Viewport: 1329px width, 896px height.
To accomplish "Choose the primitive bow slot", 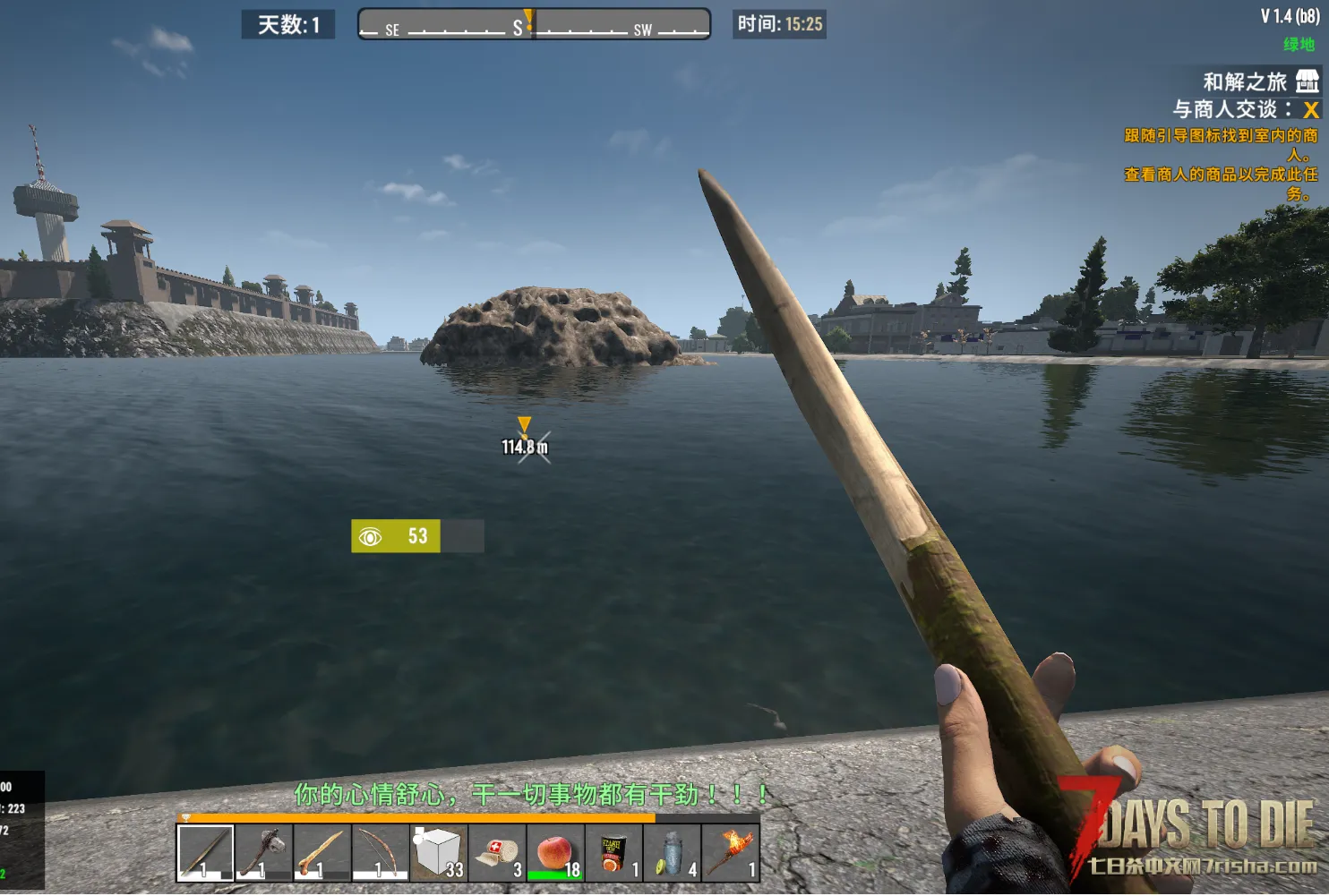I will 381,853.
